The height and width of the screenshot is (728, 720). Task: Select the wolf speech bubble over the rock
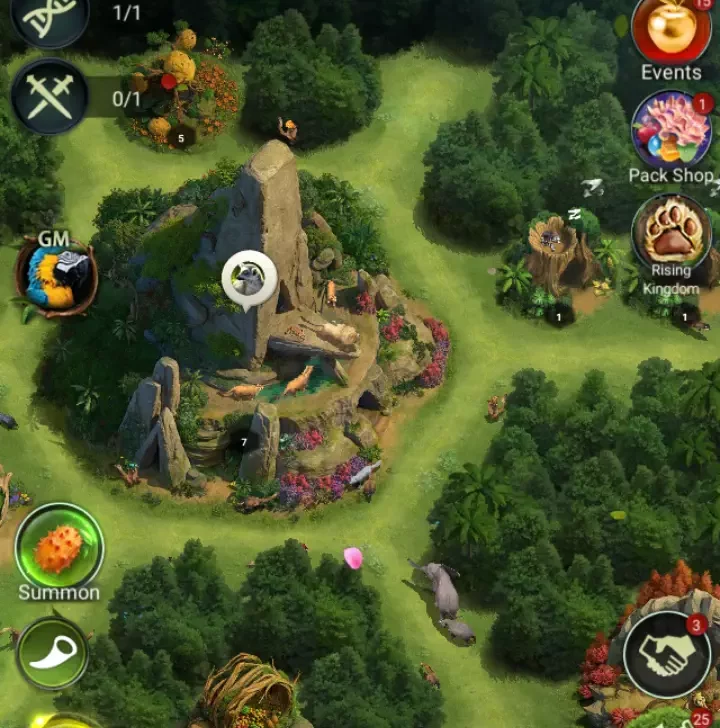point(249,279)
